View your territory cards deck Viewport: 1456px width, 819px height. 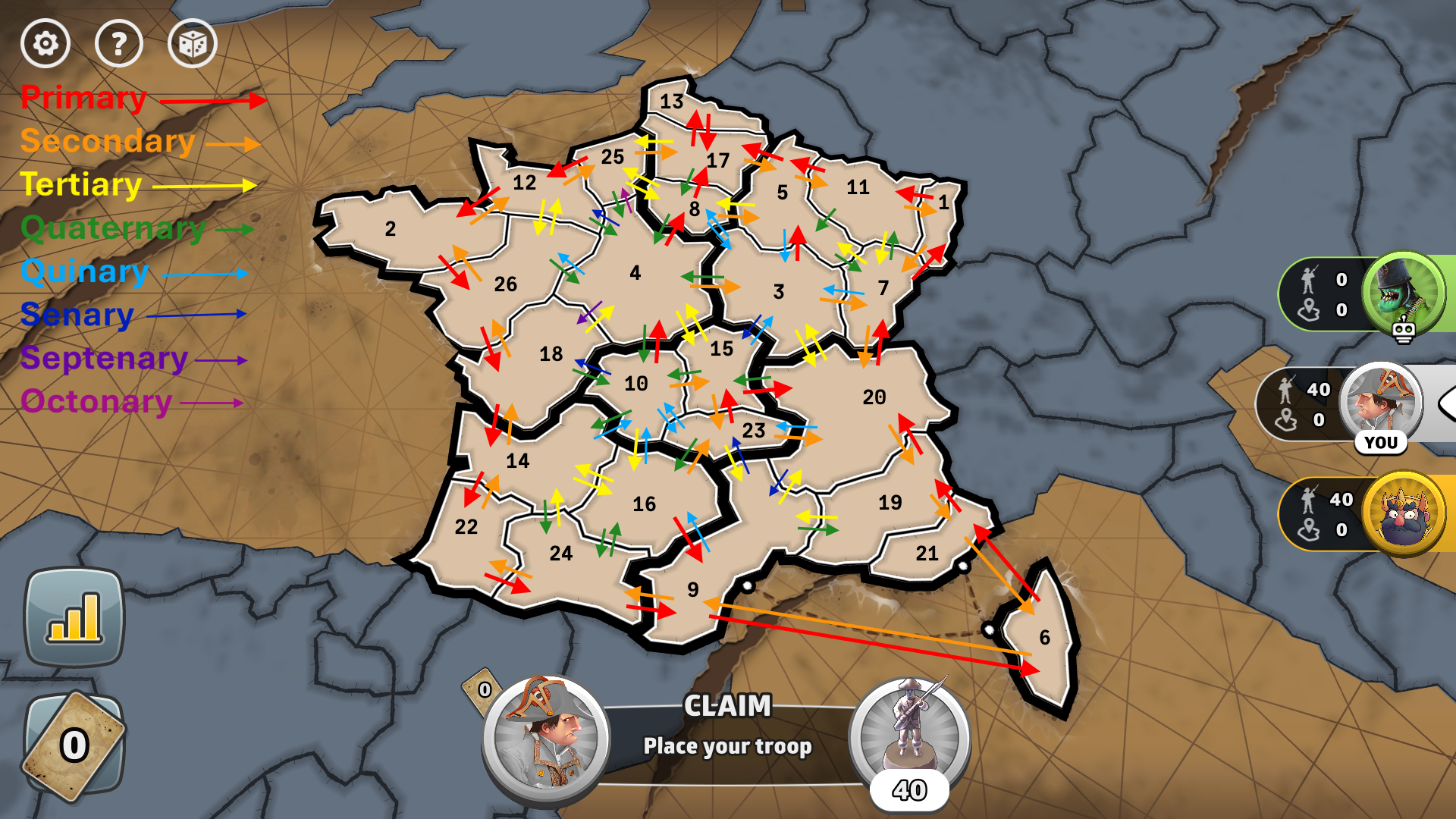(x=74, y=745)
